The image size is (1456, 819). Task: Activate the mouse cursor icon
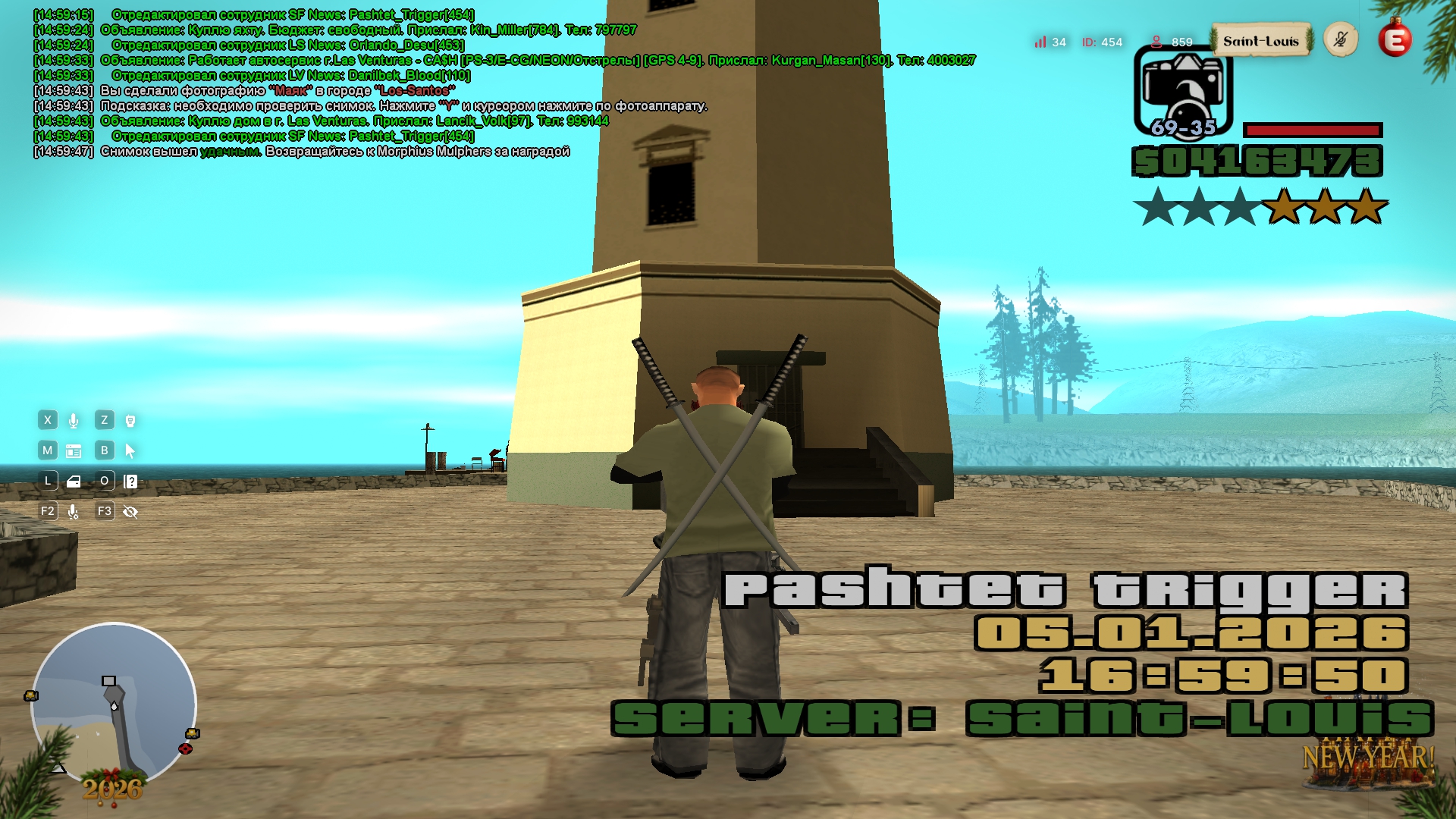click(130, 451)
